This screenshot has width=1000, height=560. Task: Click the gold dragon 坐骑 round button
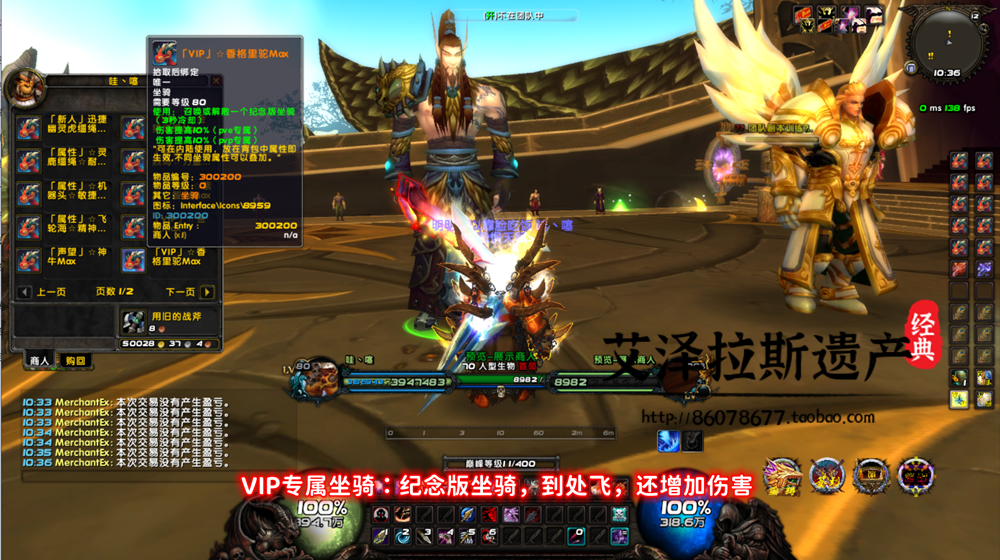click(783, 477)
